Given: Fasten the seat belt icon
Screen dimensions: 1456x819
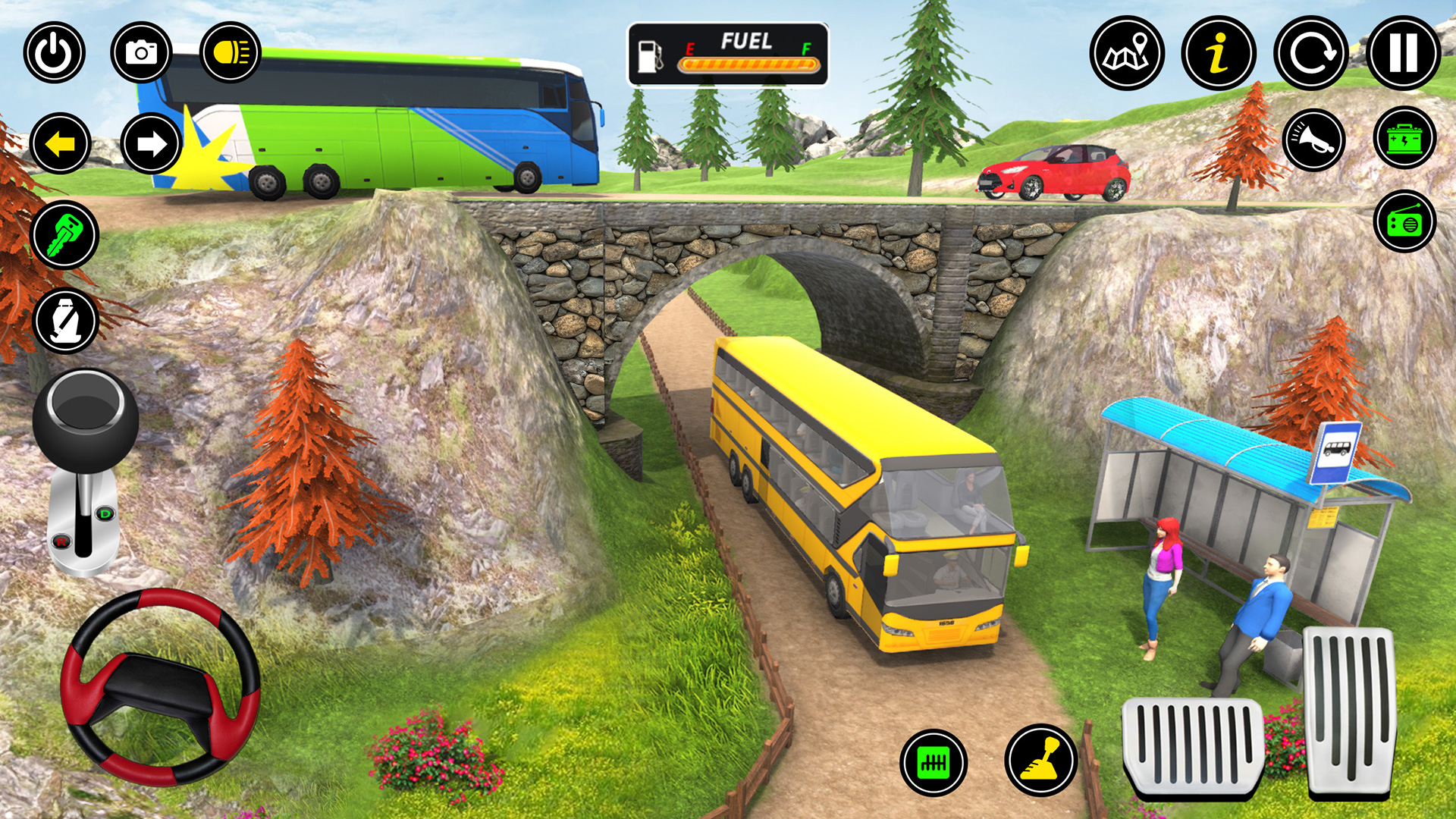Looking at the screenshot, I should 66,321.
